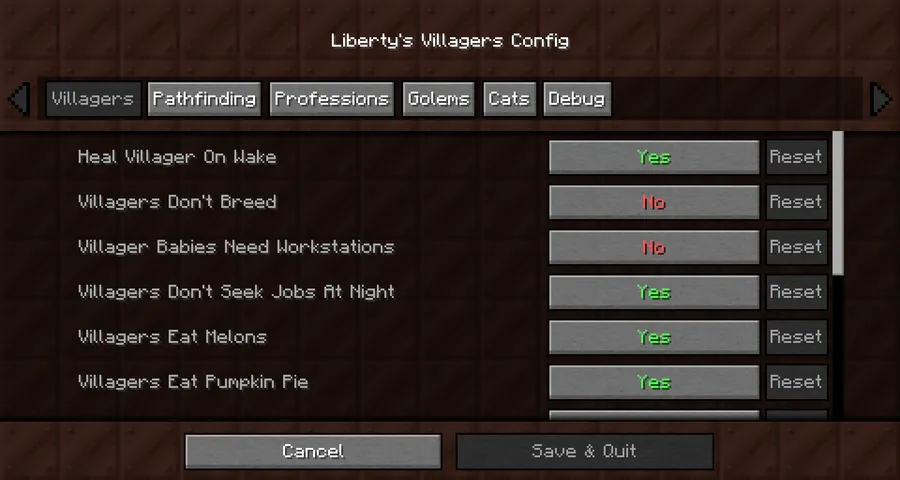Reset Heal Villager On Wake option

(x=796, y=157)
